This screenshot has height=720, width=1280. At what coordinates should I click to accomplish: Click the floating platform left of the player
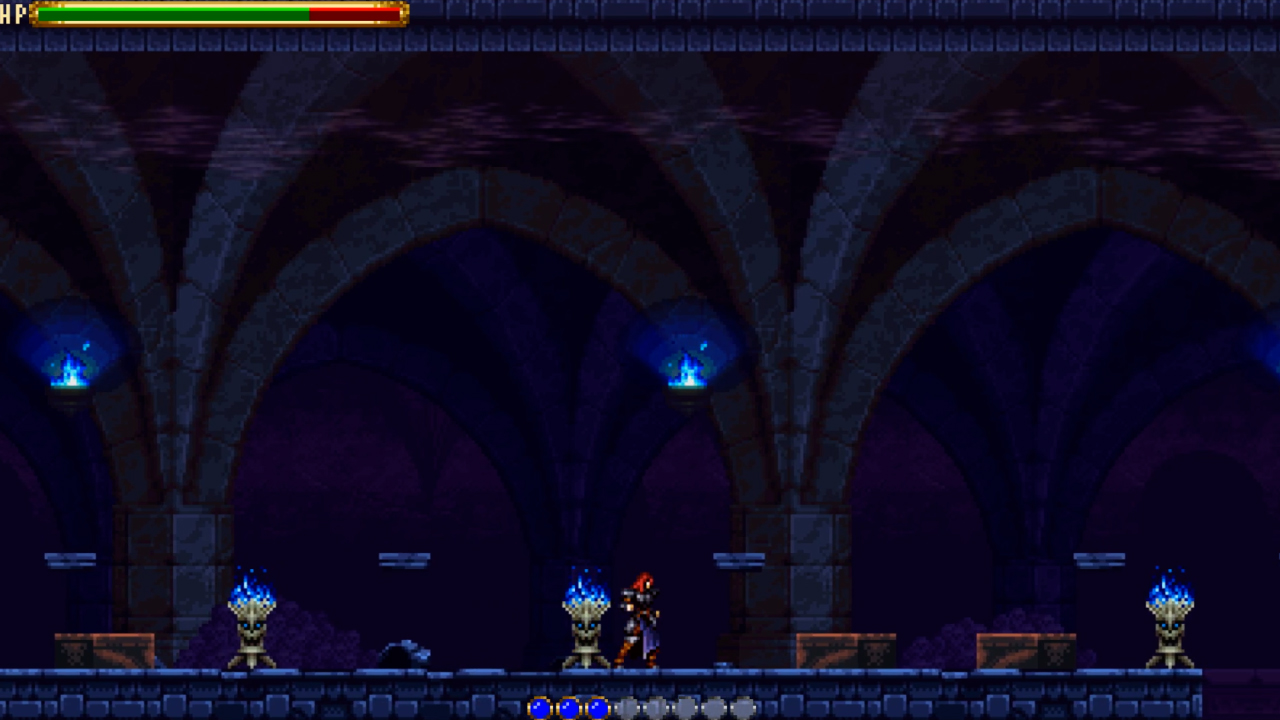click(405, 561)
